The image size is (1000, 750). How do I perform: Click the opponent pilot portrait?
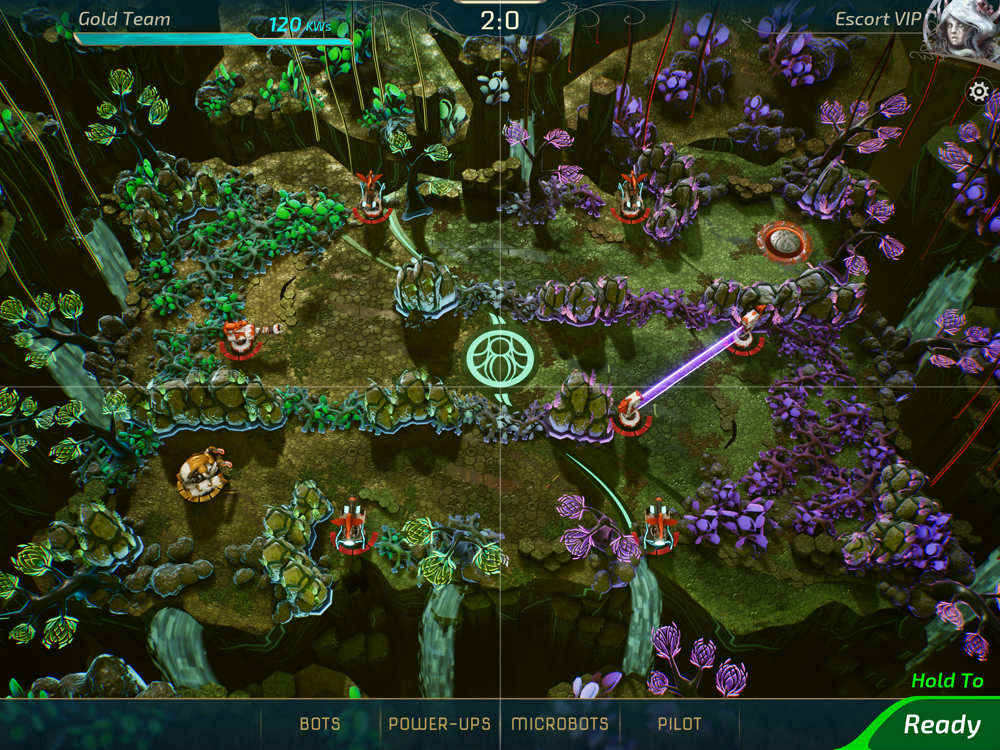(x=962, y=32)
